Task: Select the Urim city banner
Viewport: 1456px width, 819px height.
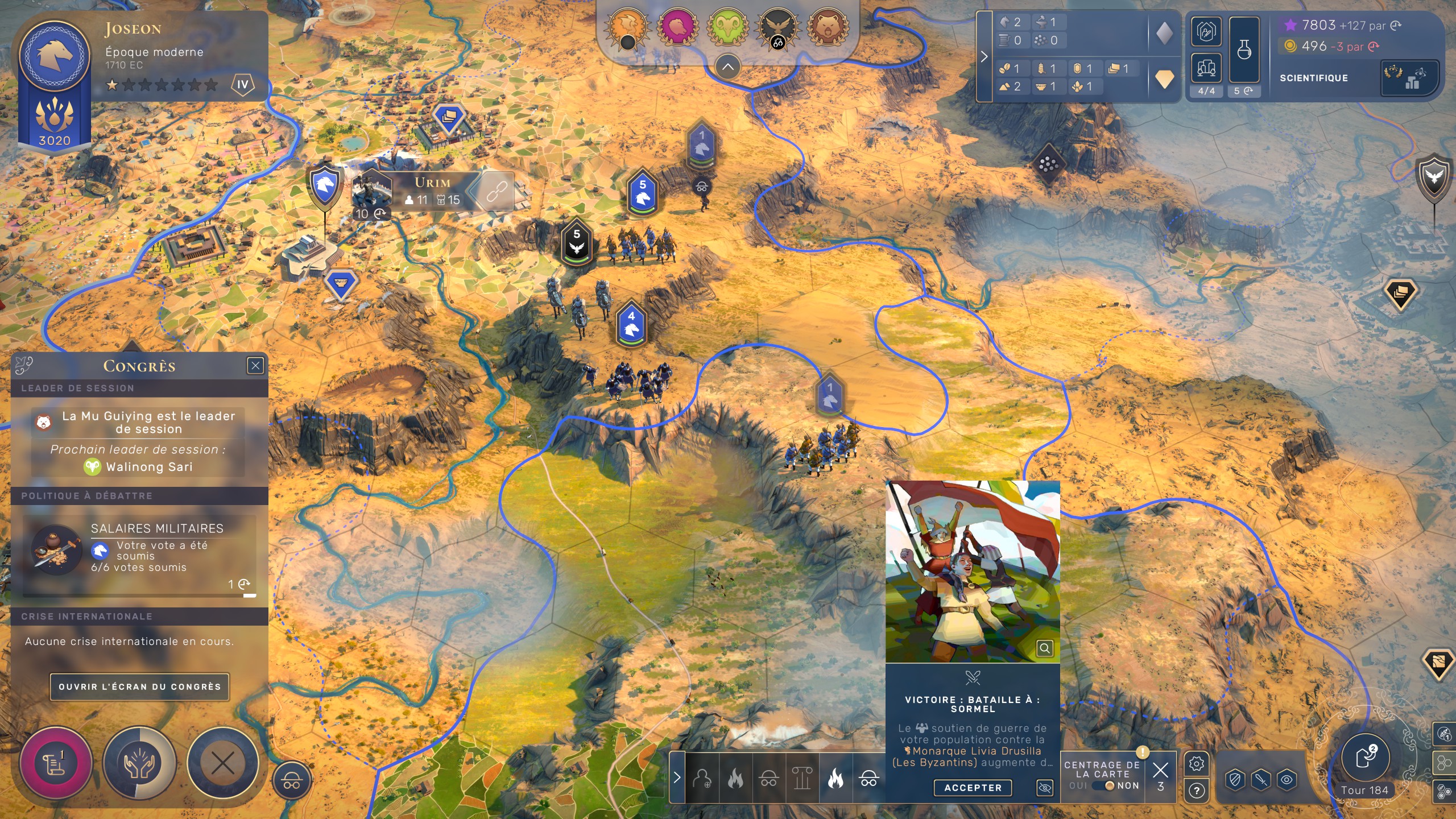Action: pyautogui.click(x=433, y=191)
